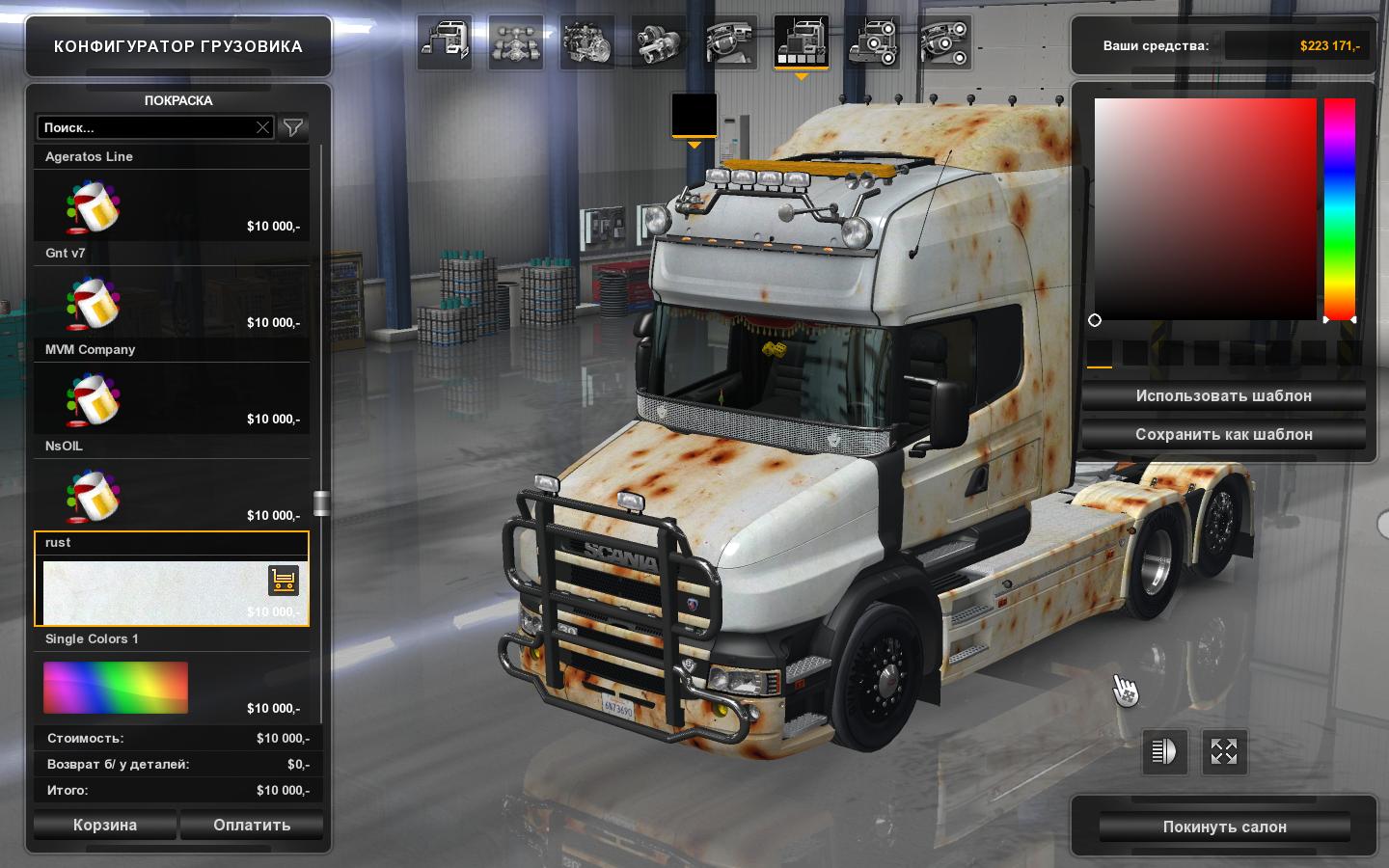The image size is (1389, 868).
Task: Click the rainbow hue slider bar
Action: 1339,208
